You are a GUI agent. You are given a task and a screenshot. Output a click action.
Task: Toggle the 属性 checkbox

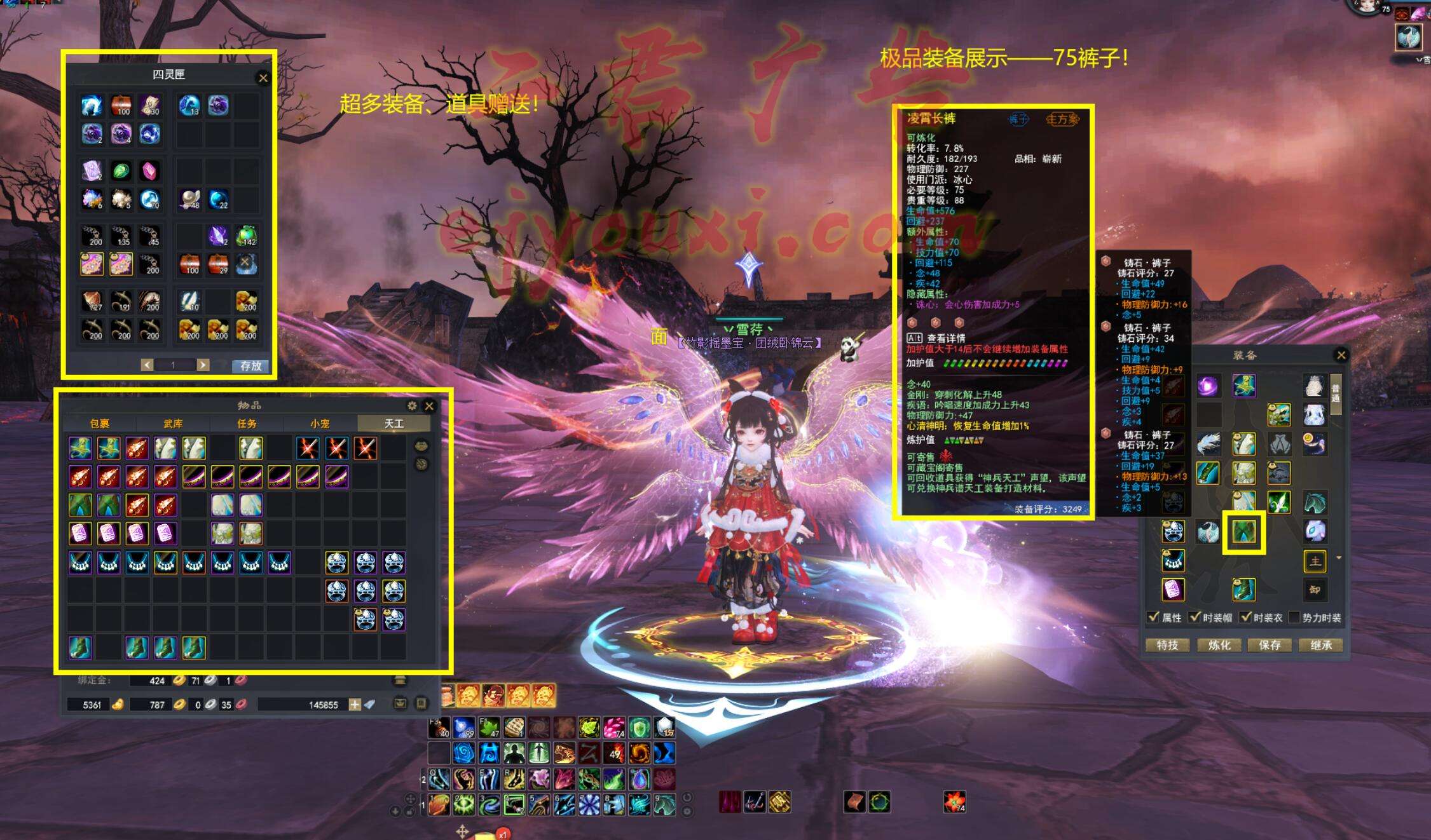pos(1153,617)
